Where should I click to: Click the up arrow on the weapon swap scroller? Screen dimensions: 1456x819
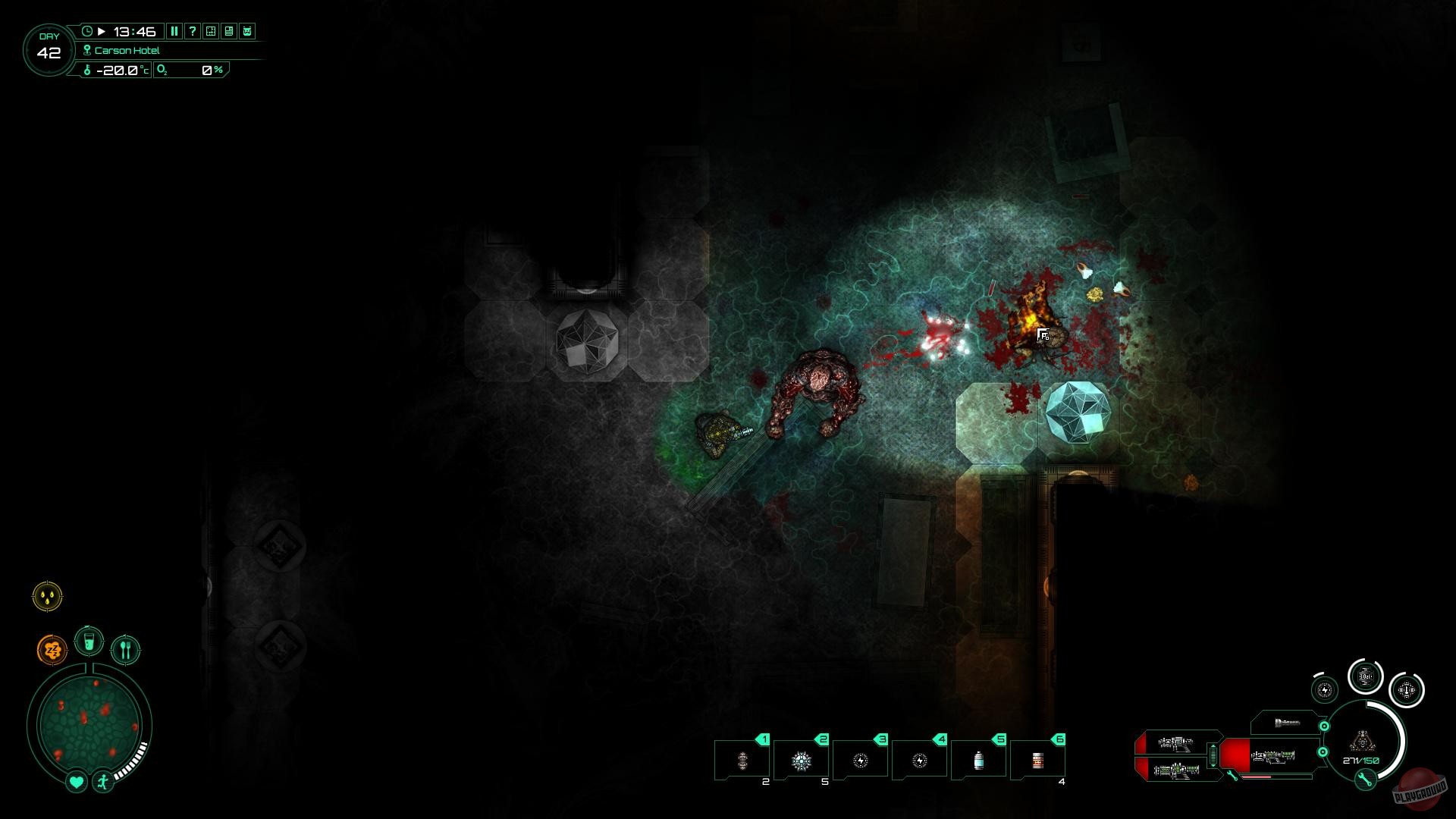[x=1213, y=746]
